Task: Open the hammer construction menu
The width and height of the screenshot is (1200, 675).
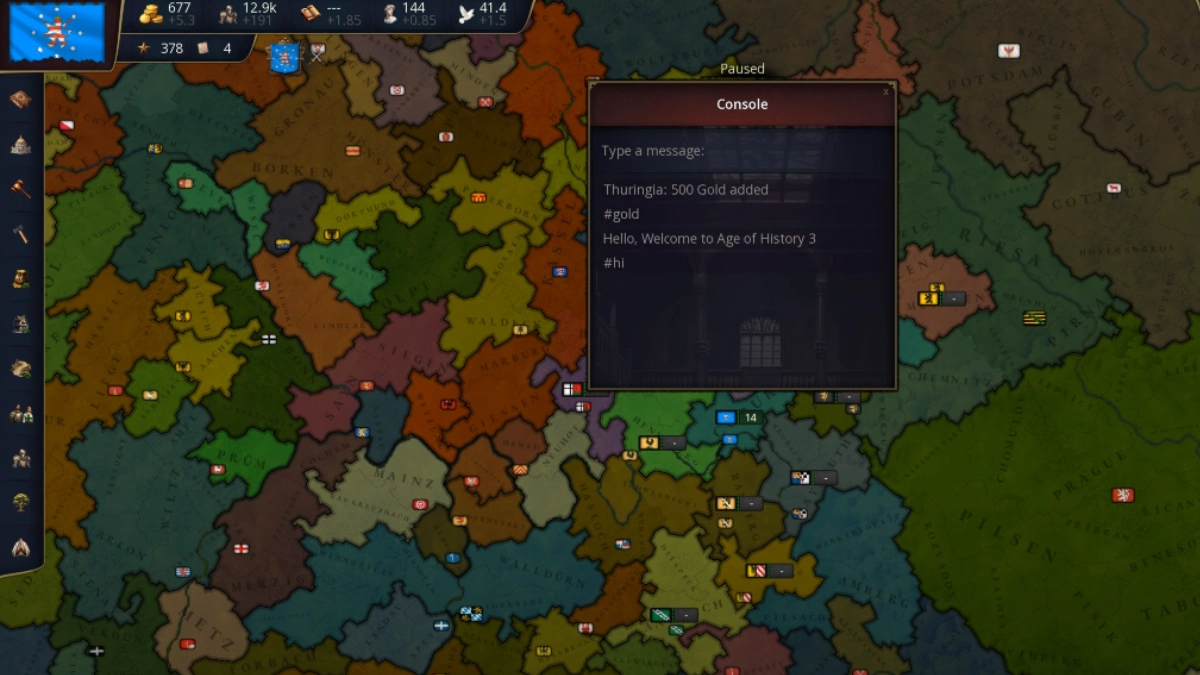Action: tap(21, 234)
